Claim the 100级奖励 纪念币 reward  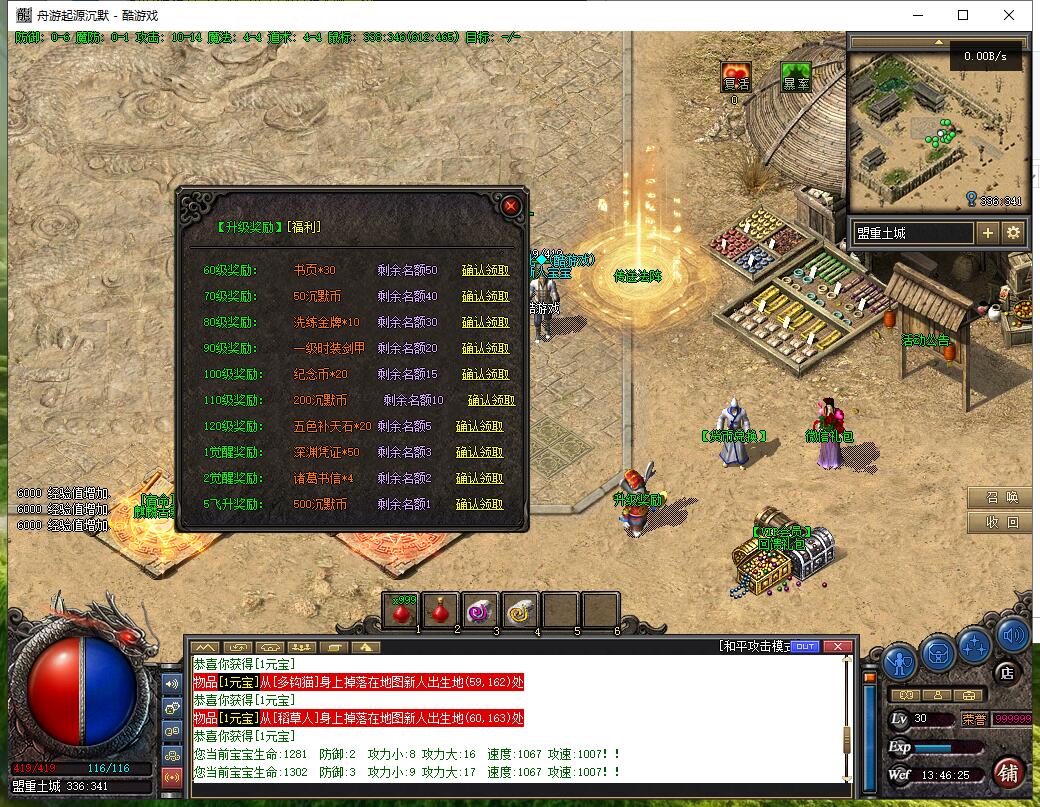click(x=485, y=374)
